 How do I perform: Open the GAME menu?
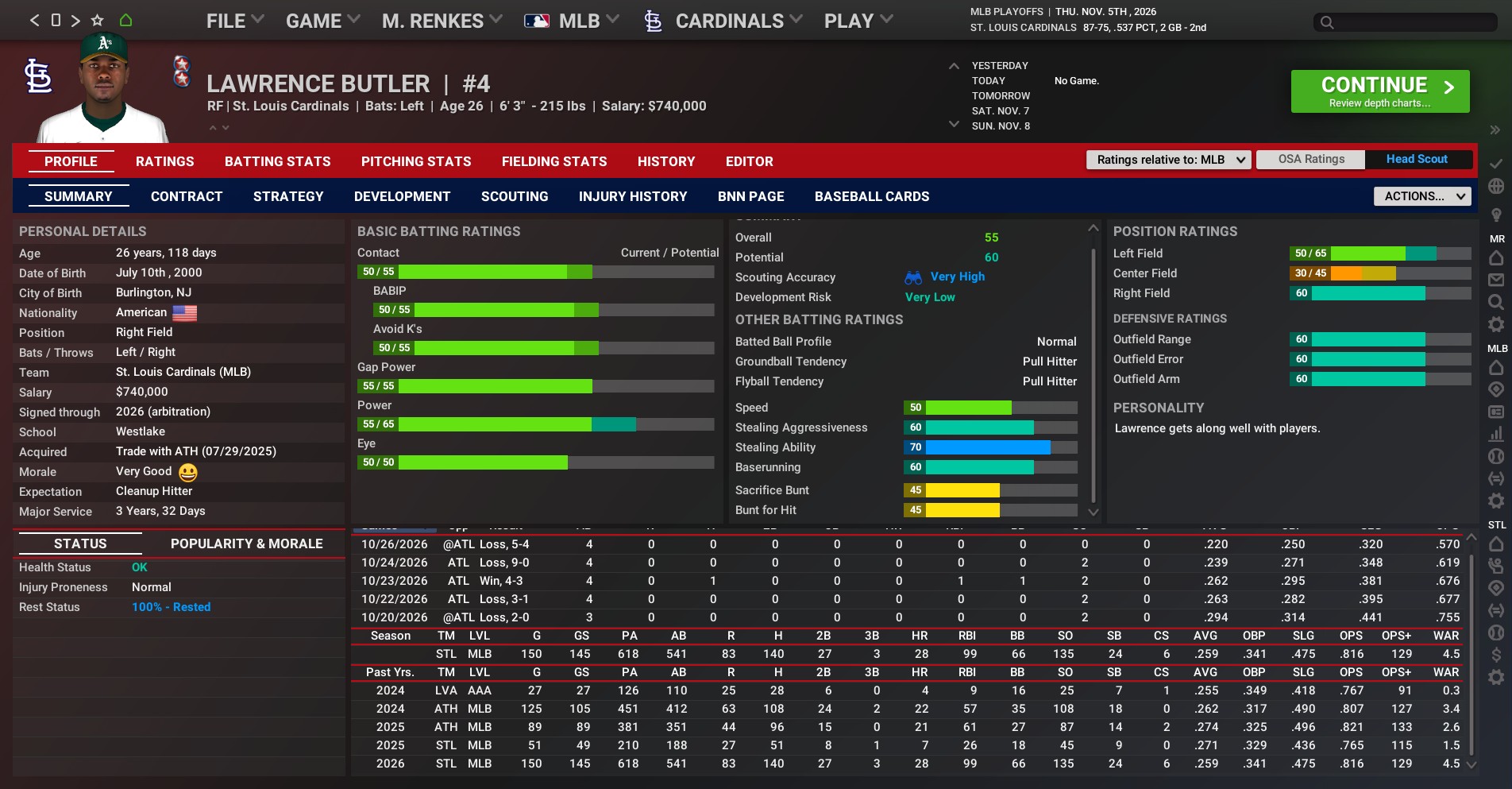tap(322, 21)
